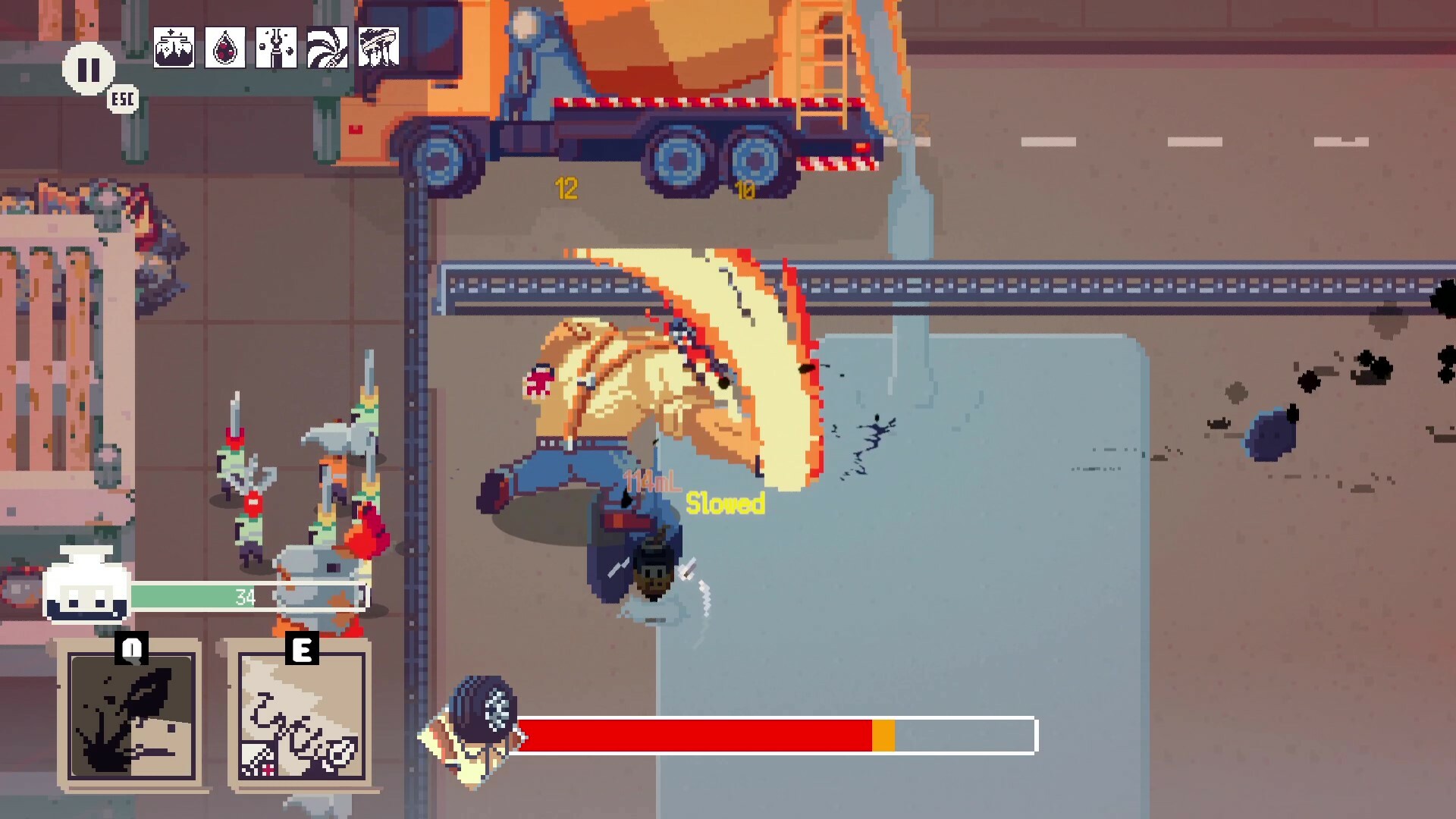This screenshot has width=1456, height=819.
Task: Click the Q hotkey label
Action: click(130, 648)
